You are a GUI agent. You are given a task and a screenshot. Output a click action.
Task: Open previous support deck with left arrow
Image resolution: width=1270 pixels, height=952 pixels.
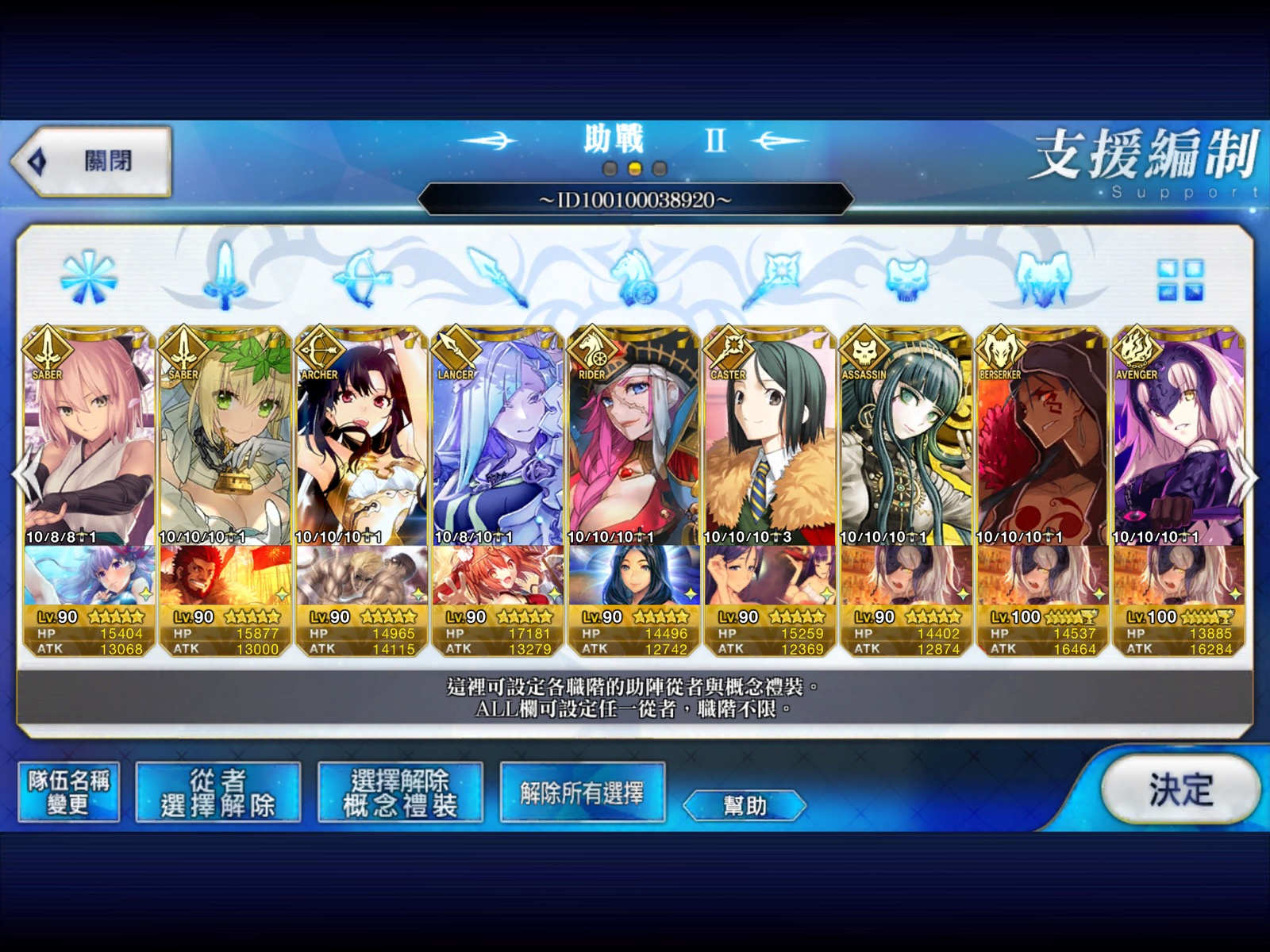point(21,476)
